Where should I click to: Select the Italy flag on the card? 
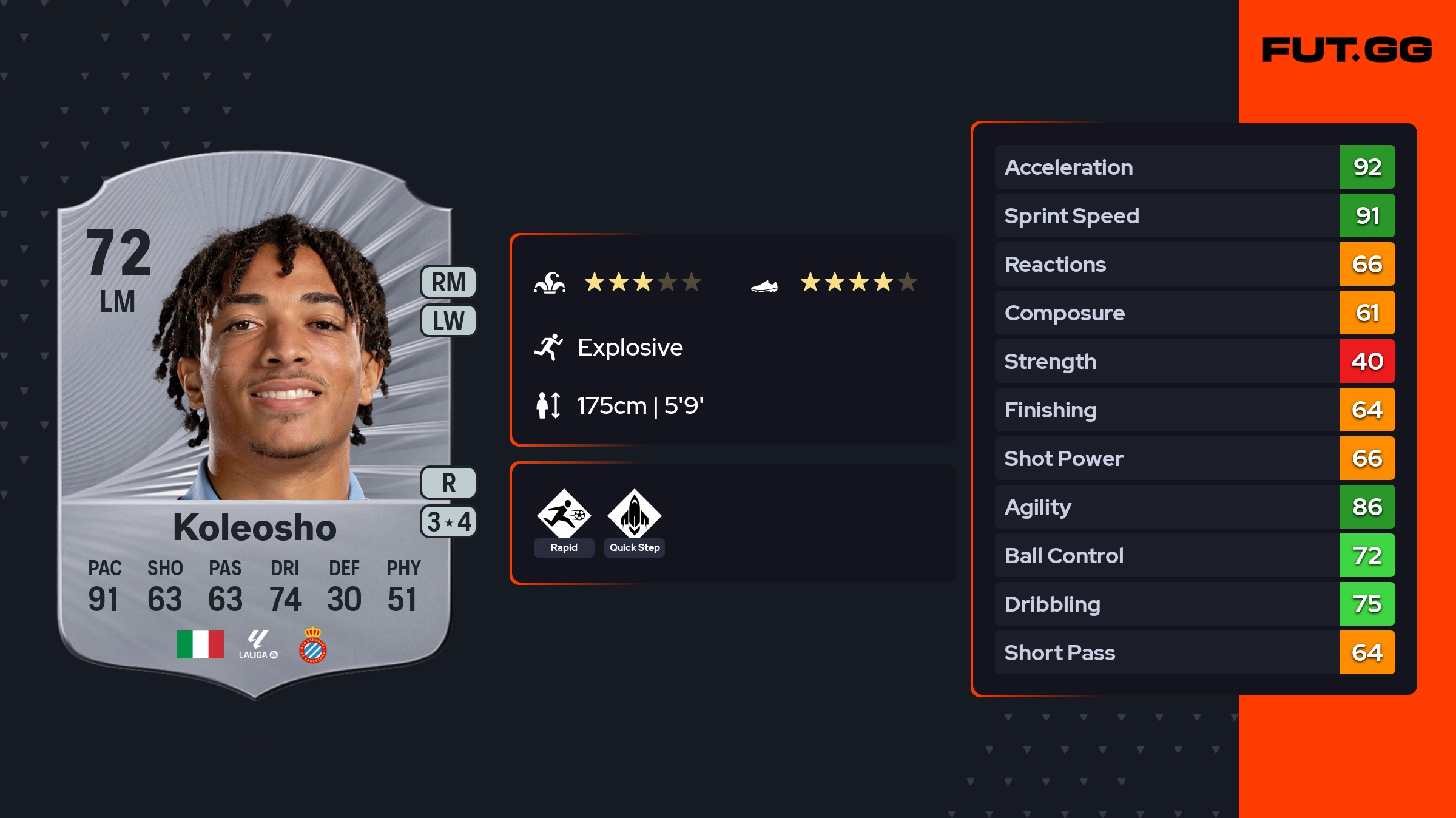click(x=200, y=644)
